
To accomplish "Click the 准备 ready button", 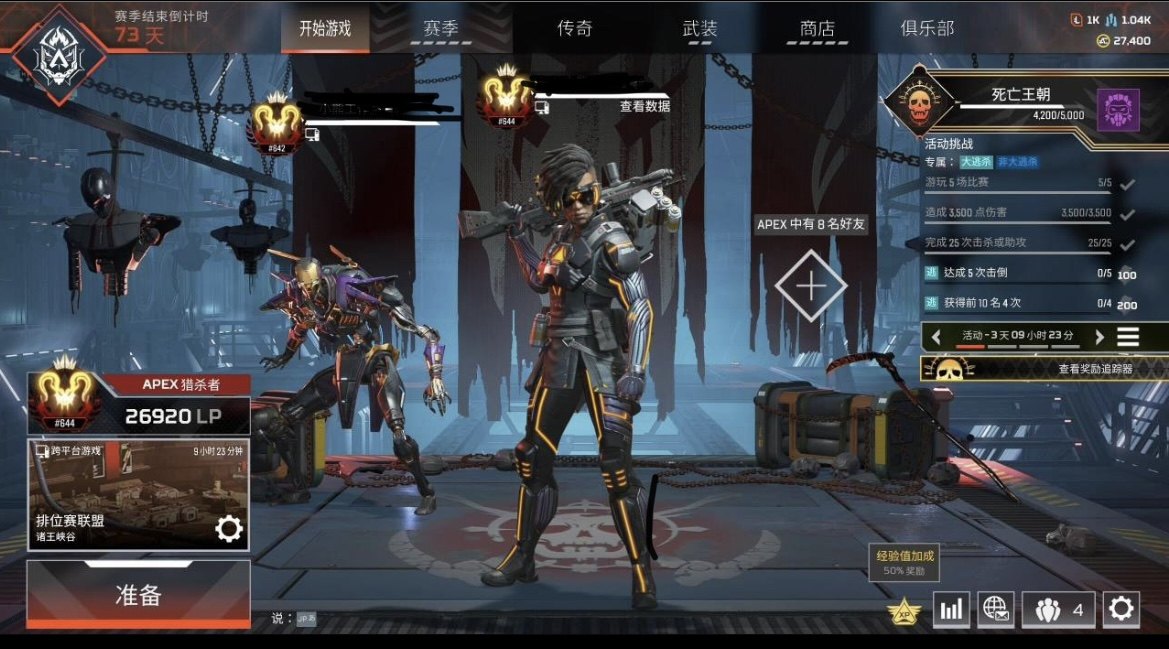I will coord(138,595).
